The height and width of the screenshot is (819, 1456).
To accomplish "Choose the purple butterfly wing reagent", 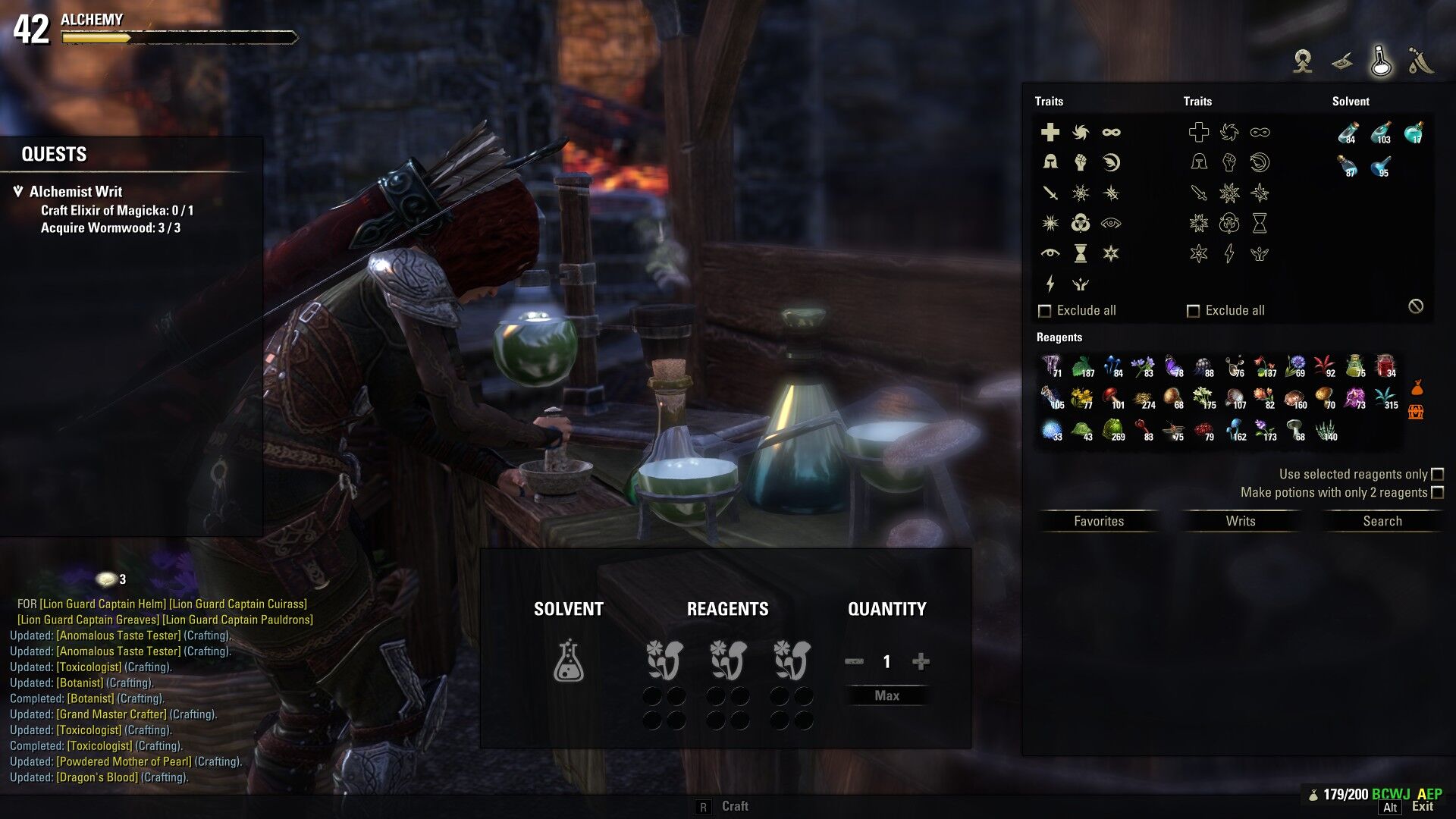I will tap(1173, 366).
